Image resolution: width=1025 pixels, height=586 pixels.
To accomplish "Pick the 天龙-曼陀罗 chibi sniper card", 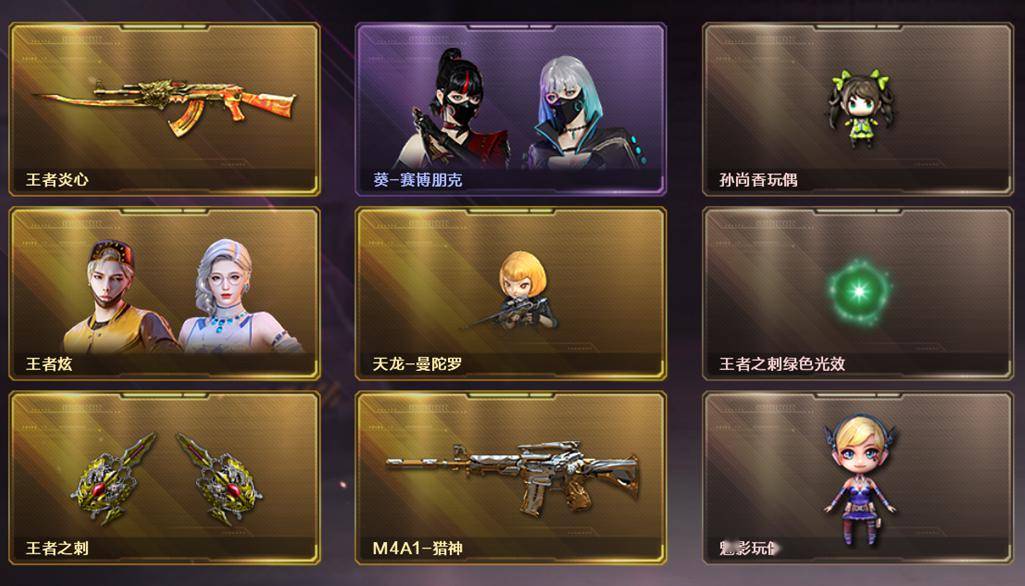I will click(511, 293).
